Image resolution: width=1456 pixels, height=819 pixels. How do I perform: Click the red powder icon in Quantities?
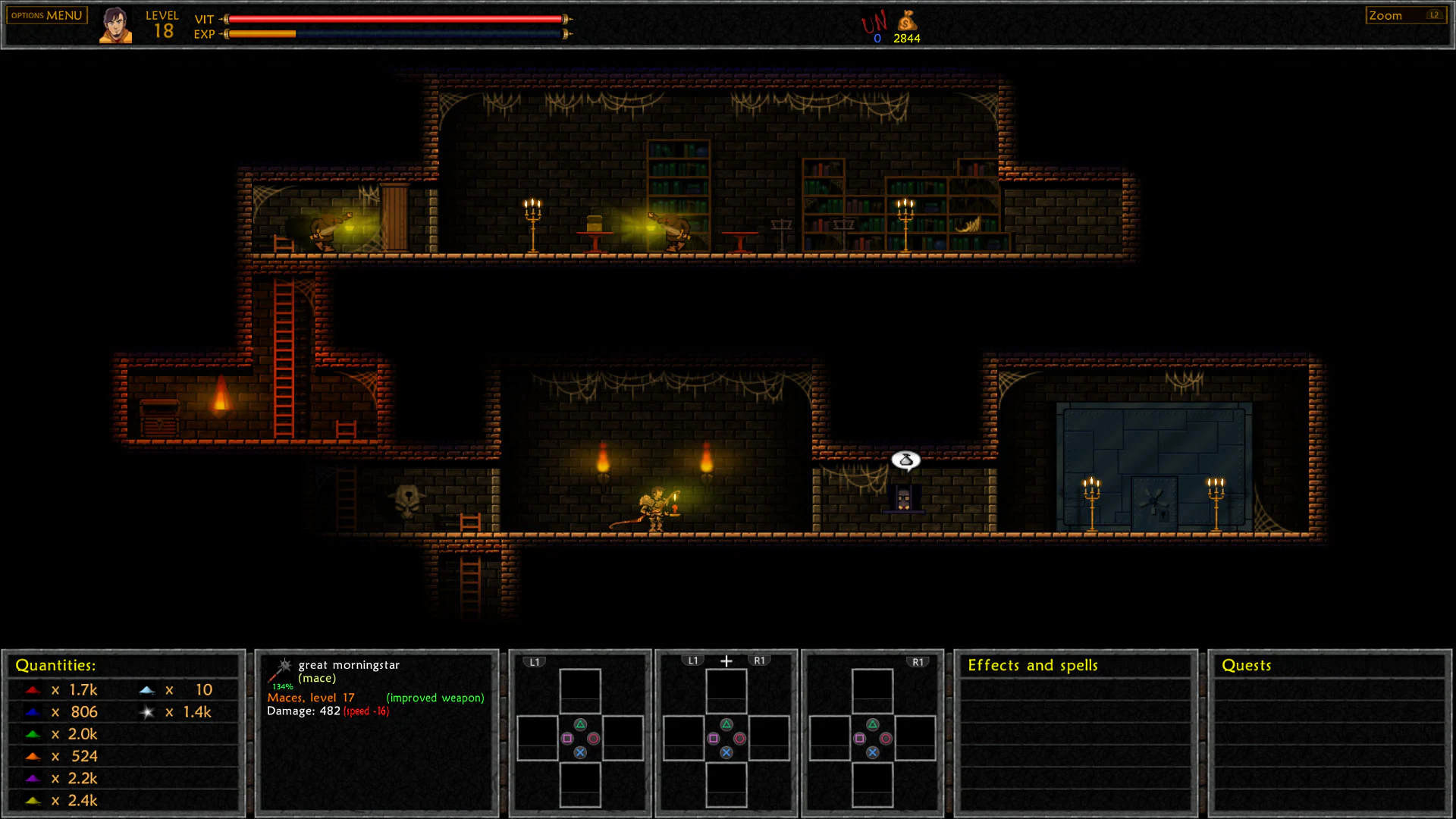click(32, 689)
